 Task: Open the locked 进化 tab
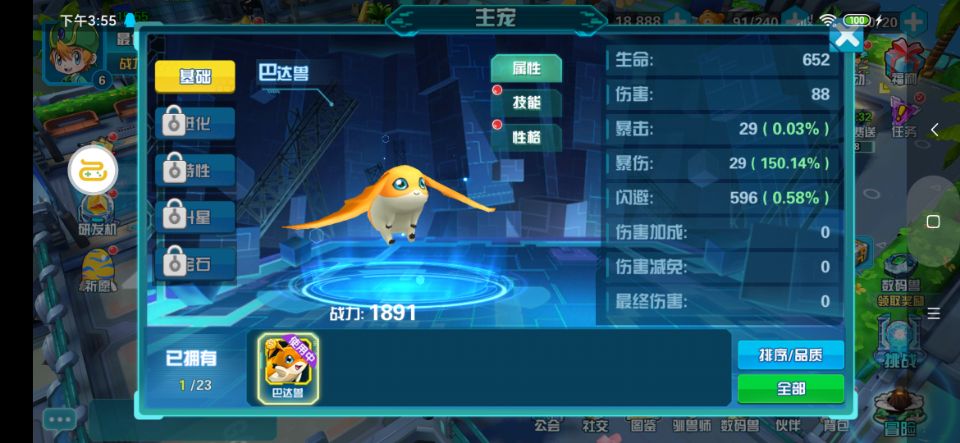tap(196, 123)
